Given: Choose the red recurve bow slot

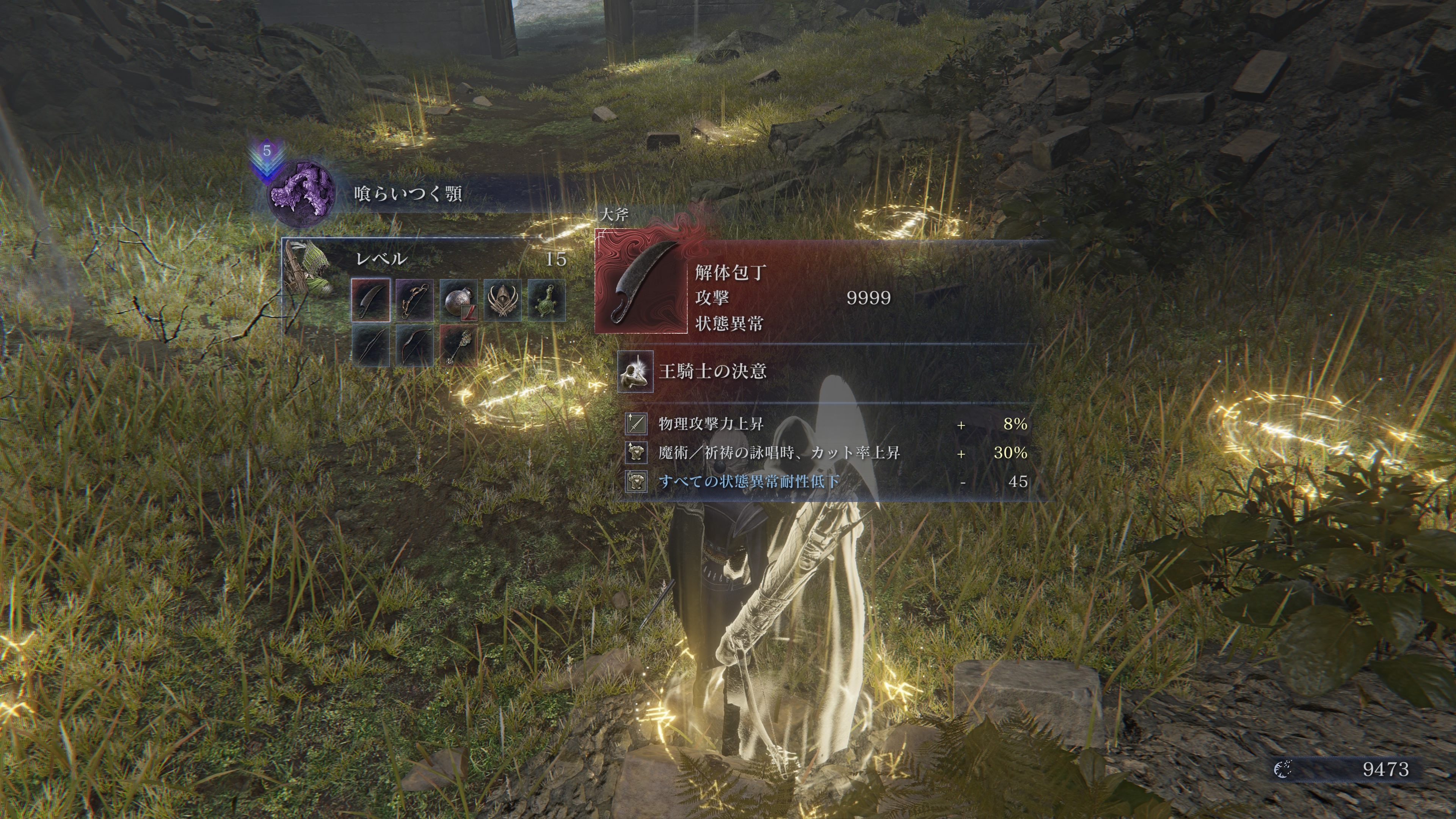Looking at the screenshot, I should tap(414, 345).
